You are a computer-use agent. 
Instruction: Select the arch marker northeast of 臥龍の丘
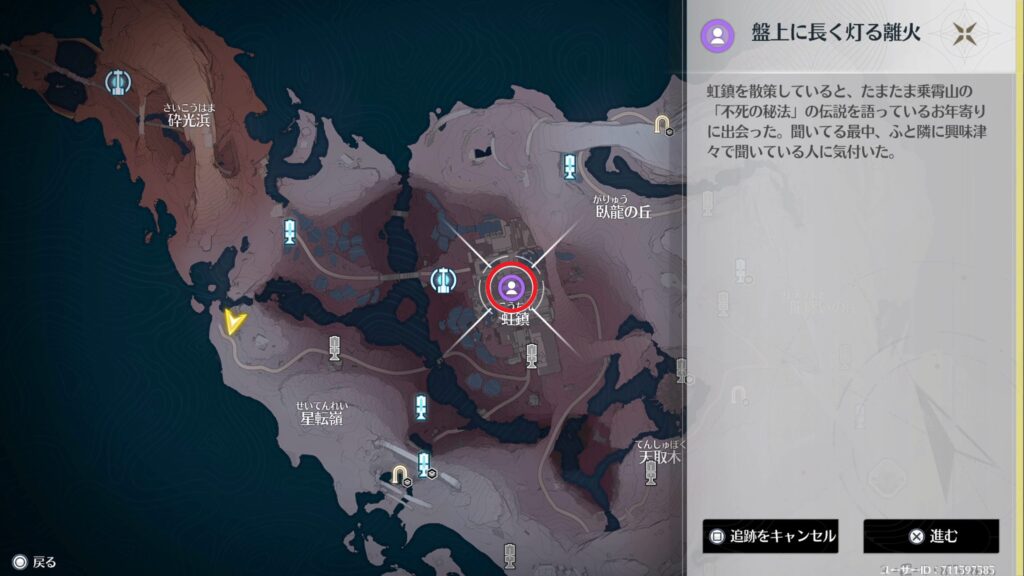click(x=661, y=123)
